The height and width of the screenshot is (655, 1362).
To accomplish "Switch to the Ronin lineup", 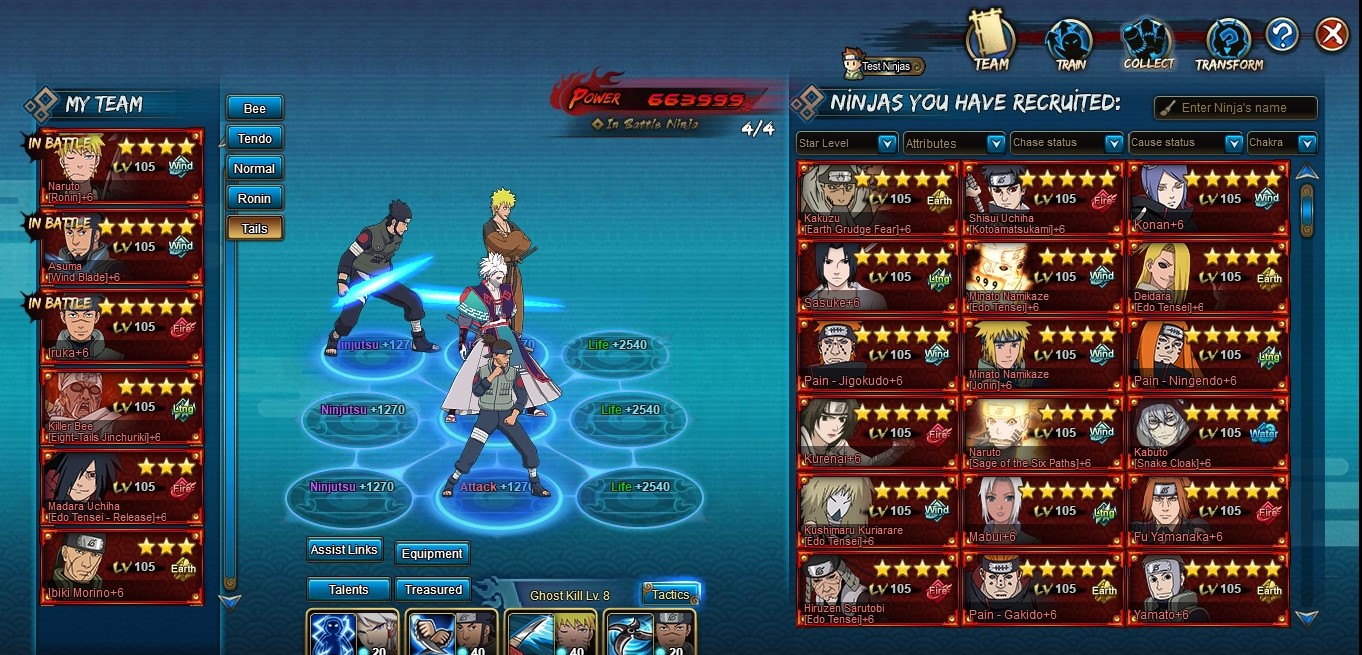I will pyautogui.click(x=255, y=198).
